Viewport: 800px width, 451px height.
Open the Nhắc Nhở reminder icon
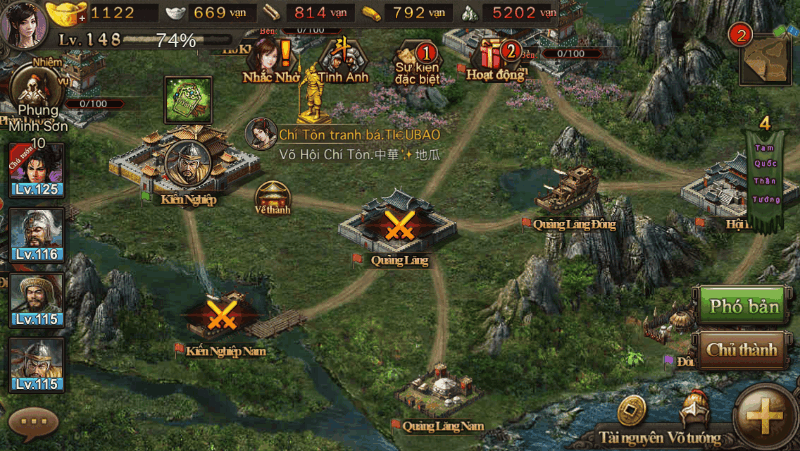[x=272, y=58]
